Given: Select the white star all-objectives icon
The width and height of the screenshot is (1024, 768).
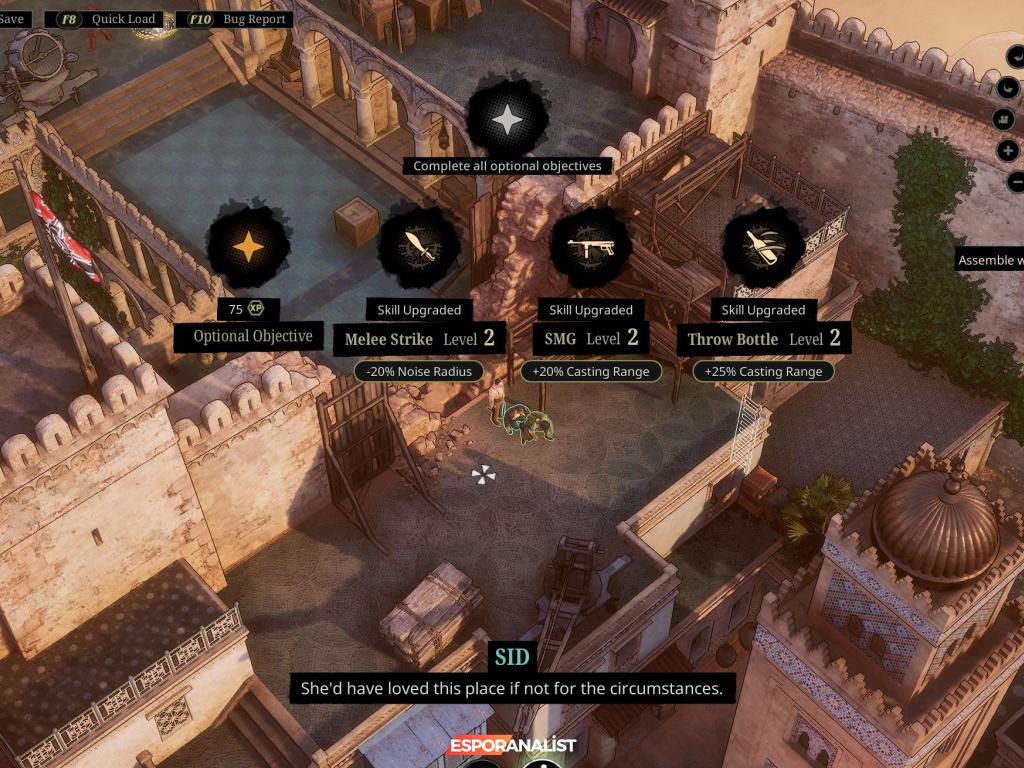Looking at the screenshot, I should click(508, 121).
